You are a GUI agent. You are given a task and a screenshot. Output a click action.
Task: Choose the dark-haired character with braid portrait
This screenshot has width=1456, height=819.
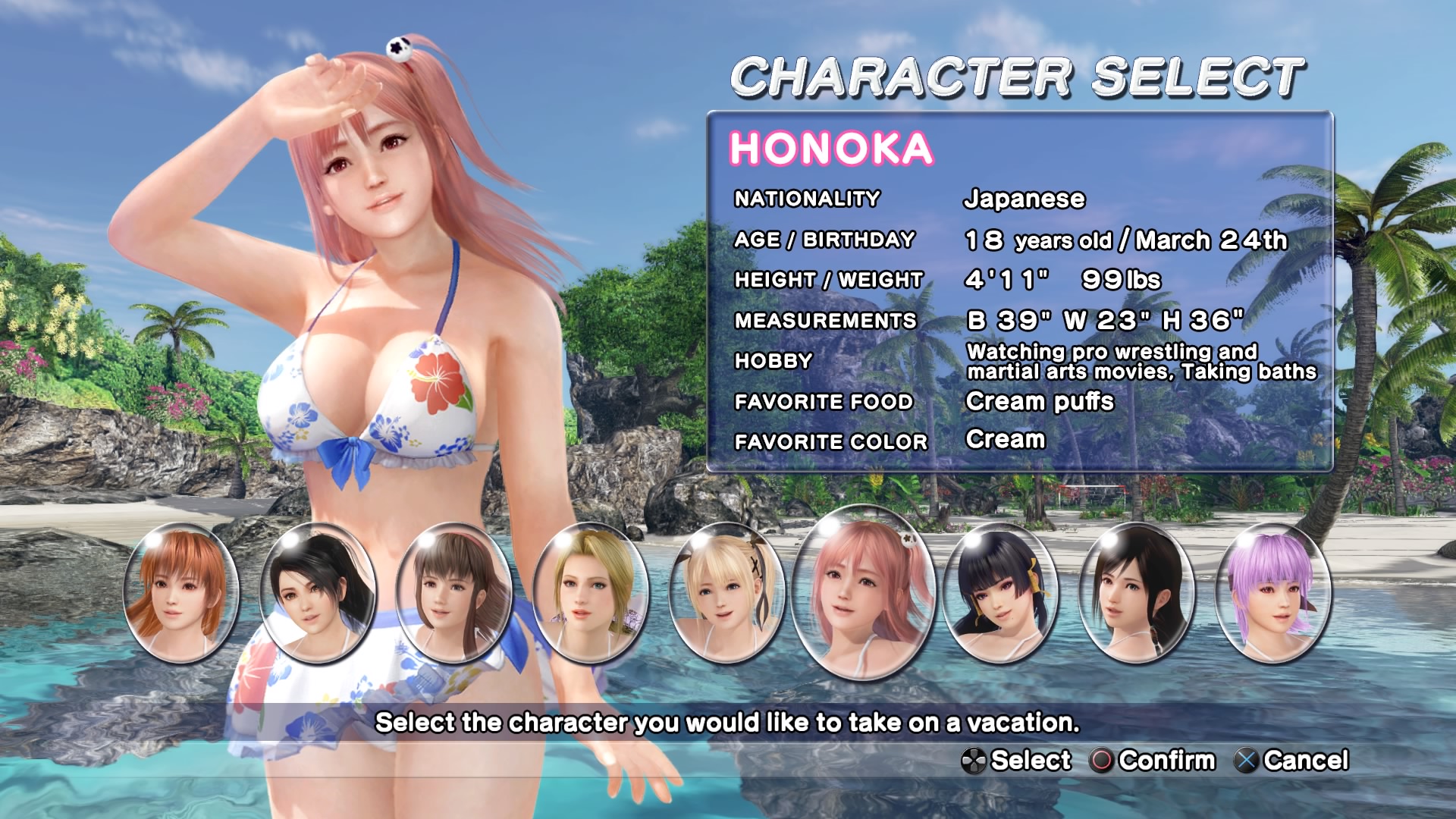coord(1137,594)
